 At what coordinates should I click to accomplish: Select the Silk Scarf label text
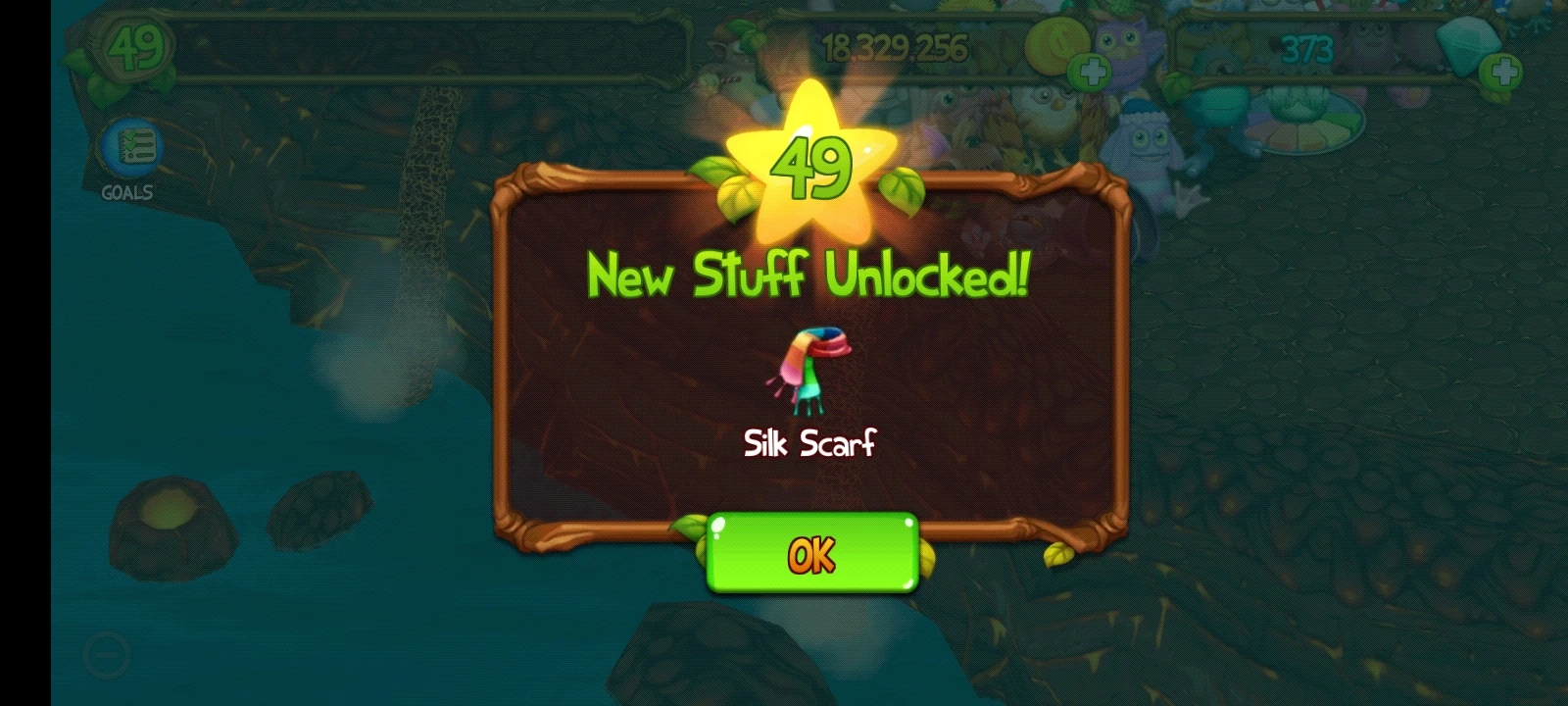click(x=808, y=445)
